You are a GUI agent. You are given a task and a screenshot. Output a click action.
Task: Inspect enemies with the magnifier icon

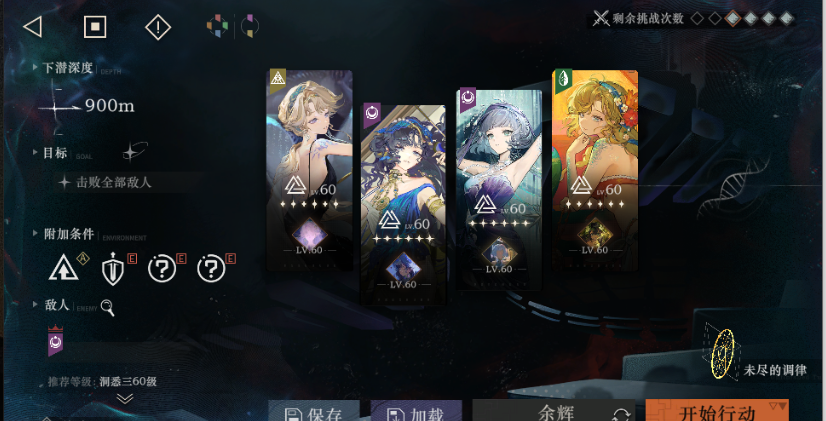[107, 308]
